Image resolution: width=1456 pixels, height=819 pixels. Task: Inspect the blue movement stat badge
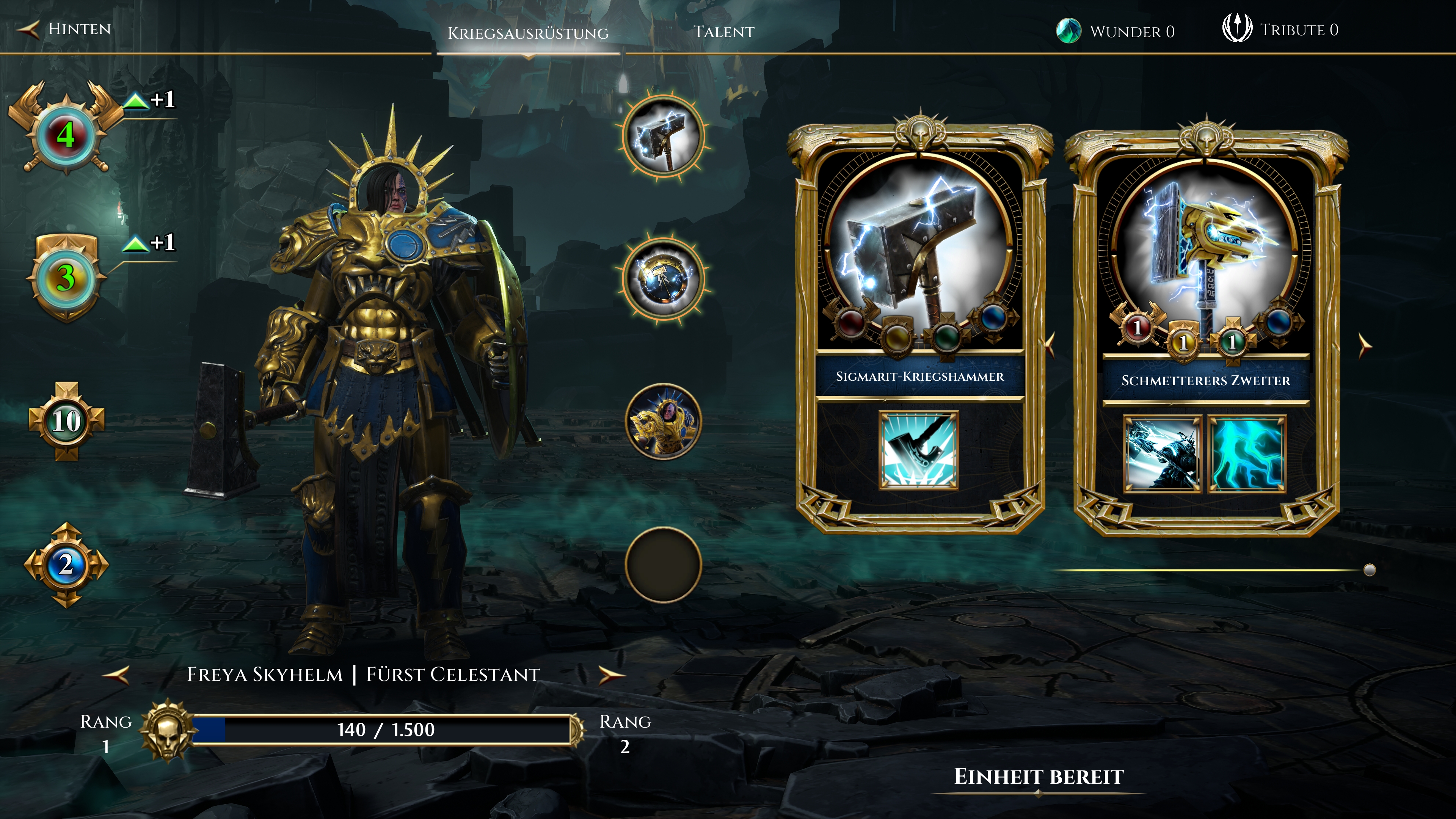click(x=66, y=564)
